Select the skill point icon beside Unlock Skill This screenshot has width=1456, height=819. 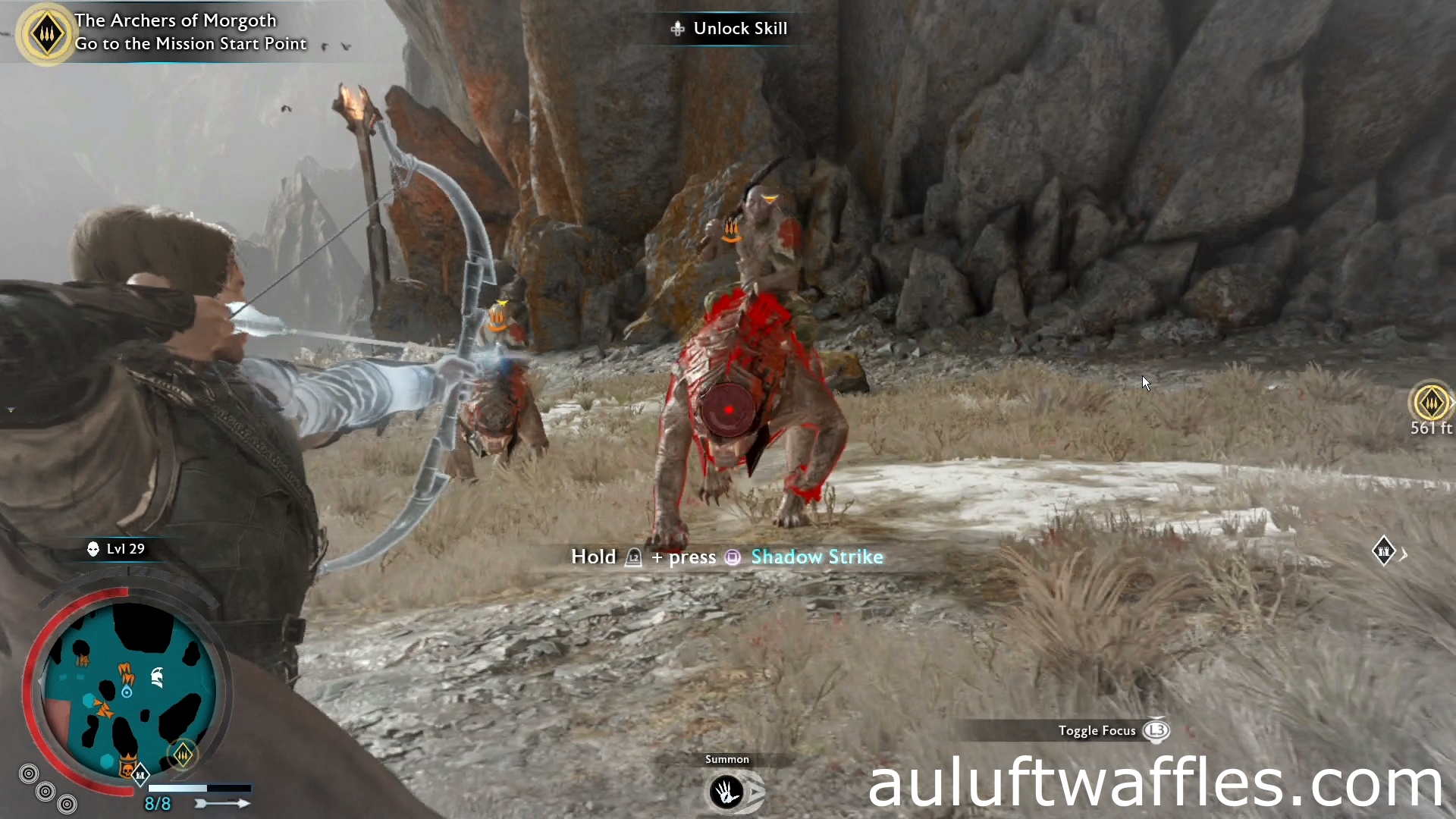coord(677,28)
